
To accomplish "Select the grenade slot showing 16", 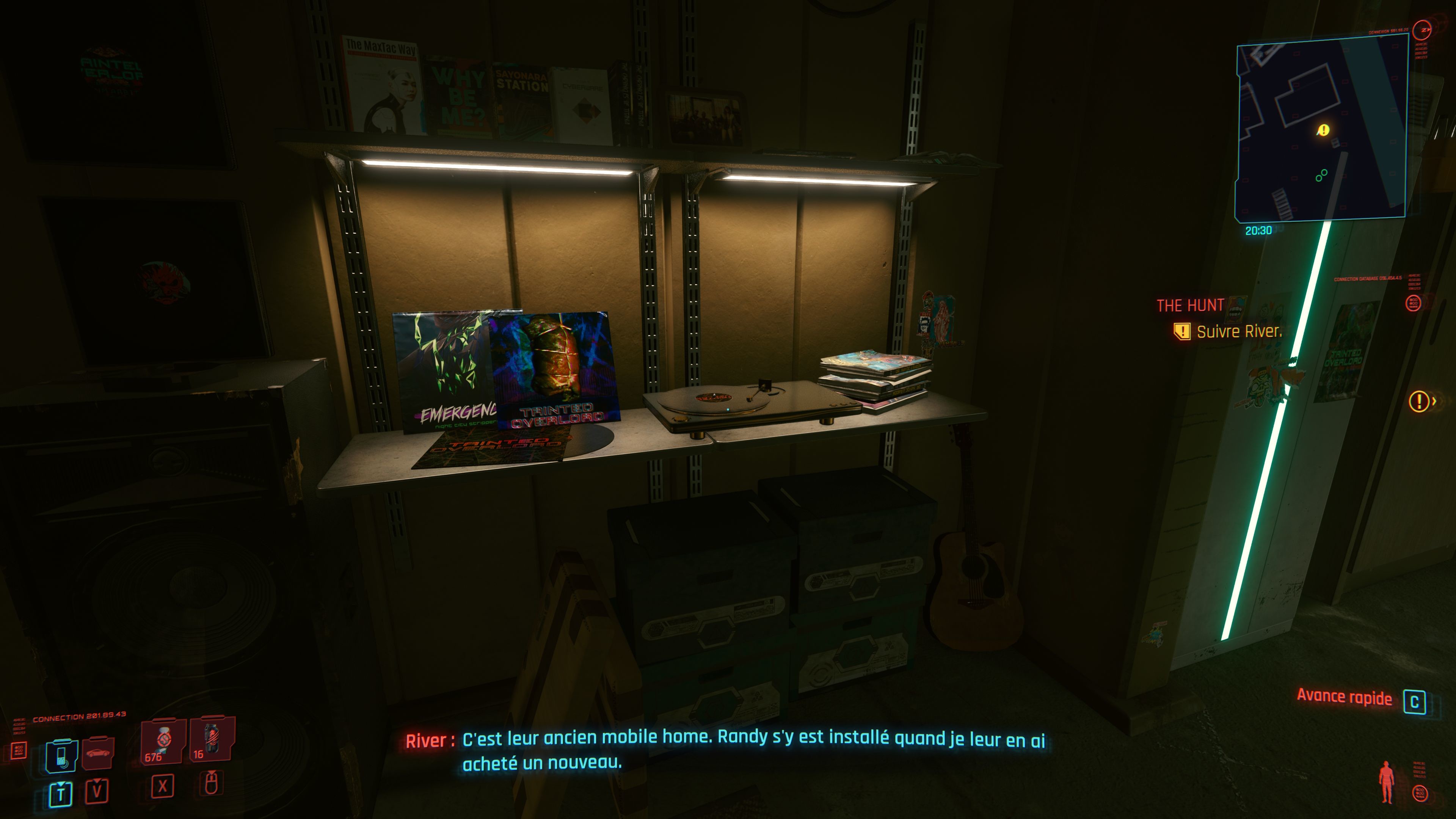I will [x=212, y=739].
